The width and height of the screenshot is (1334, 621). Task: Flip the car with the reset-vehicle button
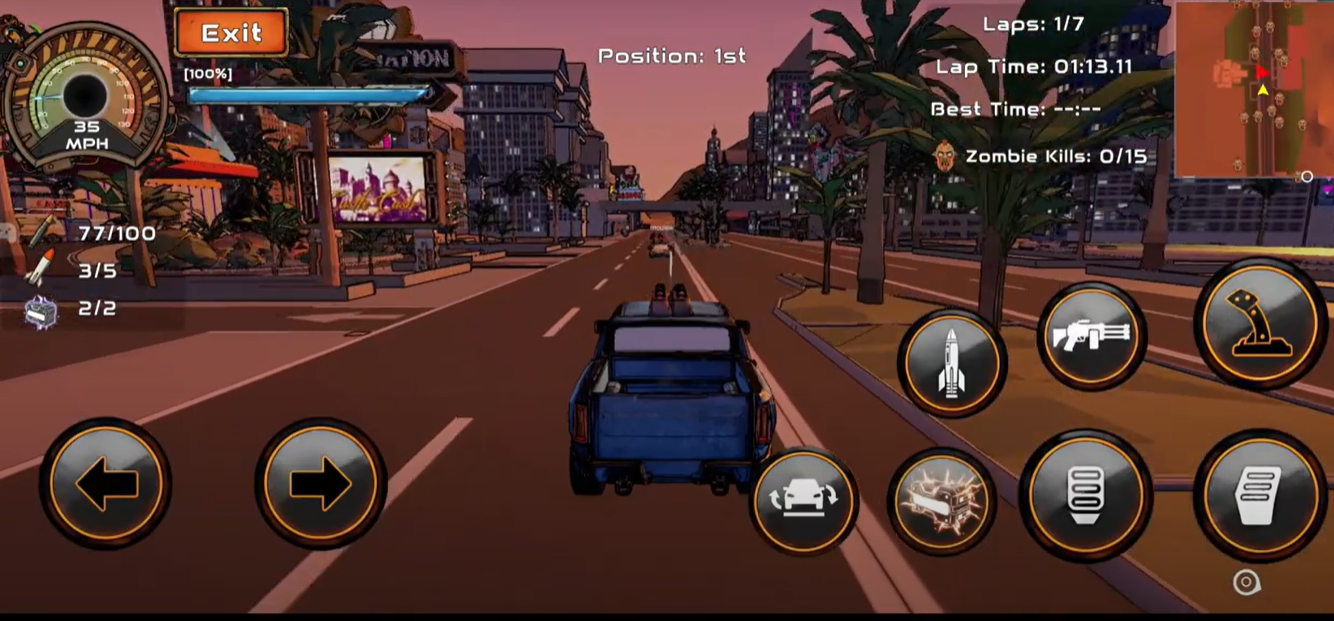coord(804,500)
